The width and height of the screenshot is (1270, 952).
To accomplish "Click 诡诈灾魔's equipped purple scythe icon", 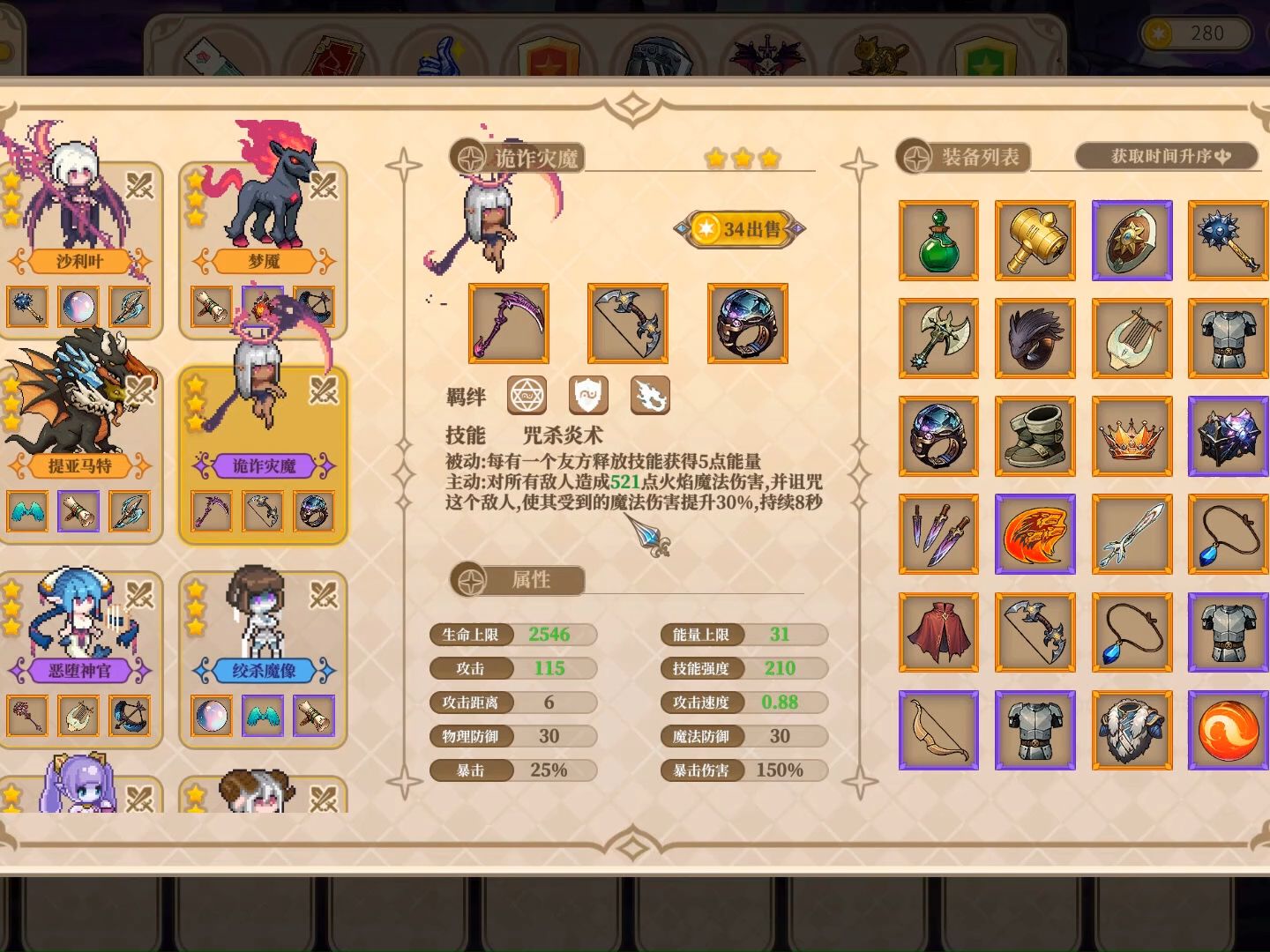I will [x=509, y=324].
